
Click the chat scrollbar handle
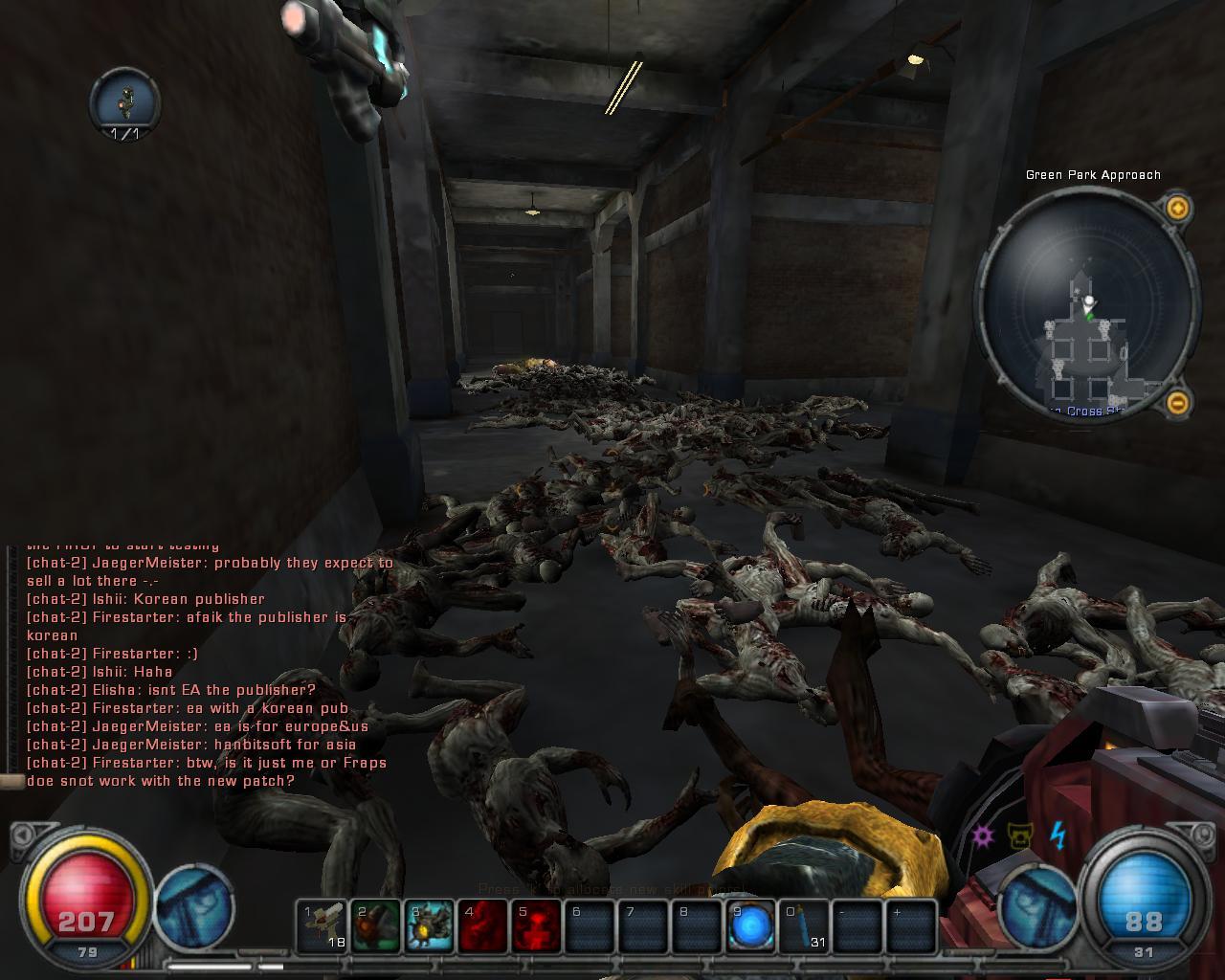point(11,782)
